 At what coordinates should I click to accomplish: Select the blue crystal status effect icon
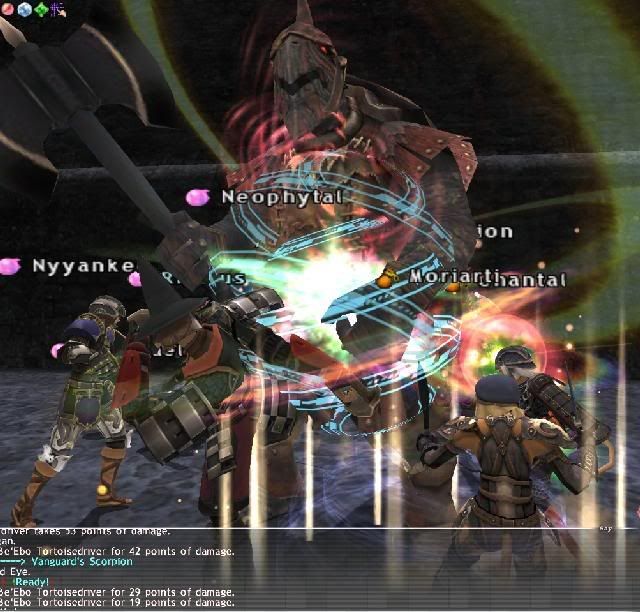(x=25, y=8)
